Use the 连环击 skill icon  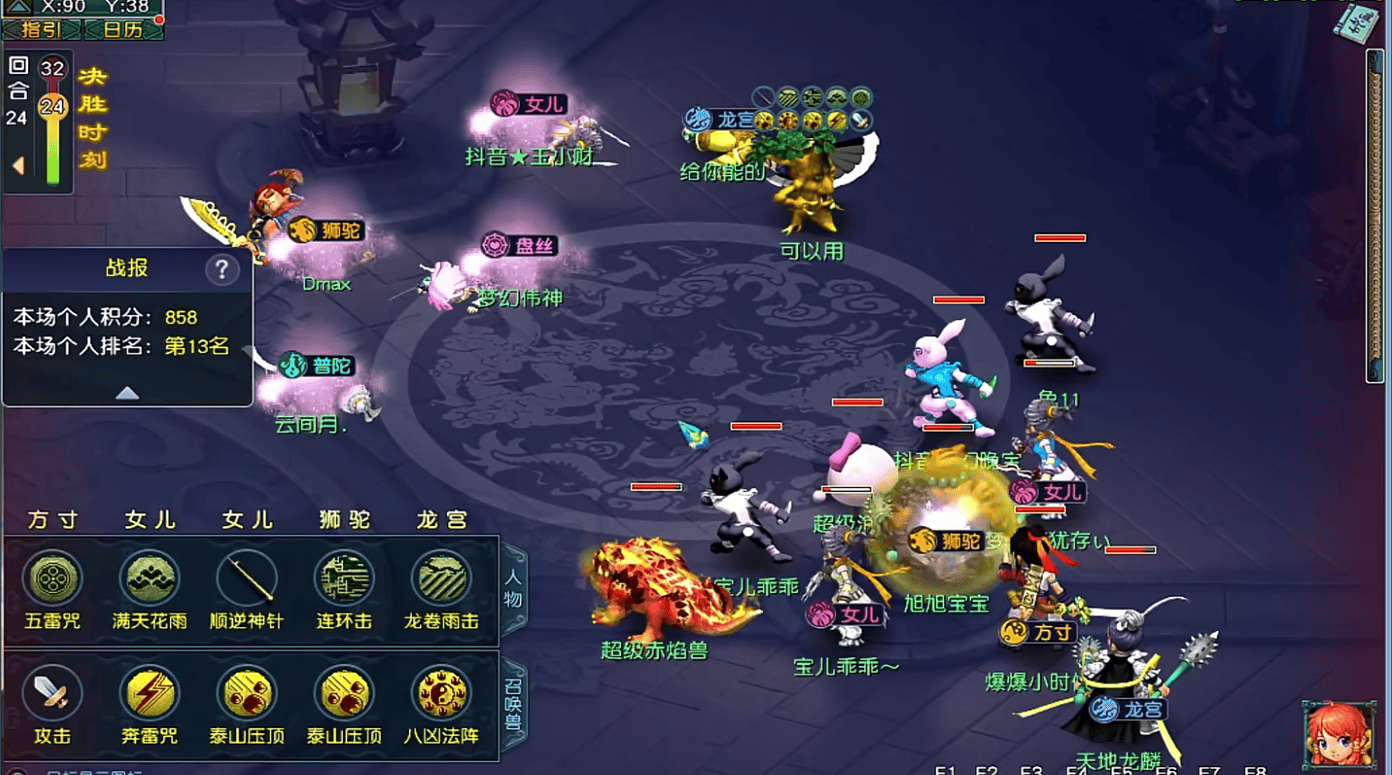coord(344,579)
